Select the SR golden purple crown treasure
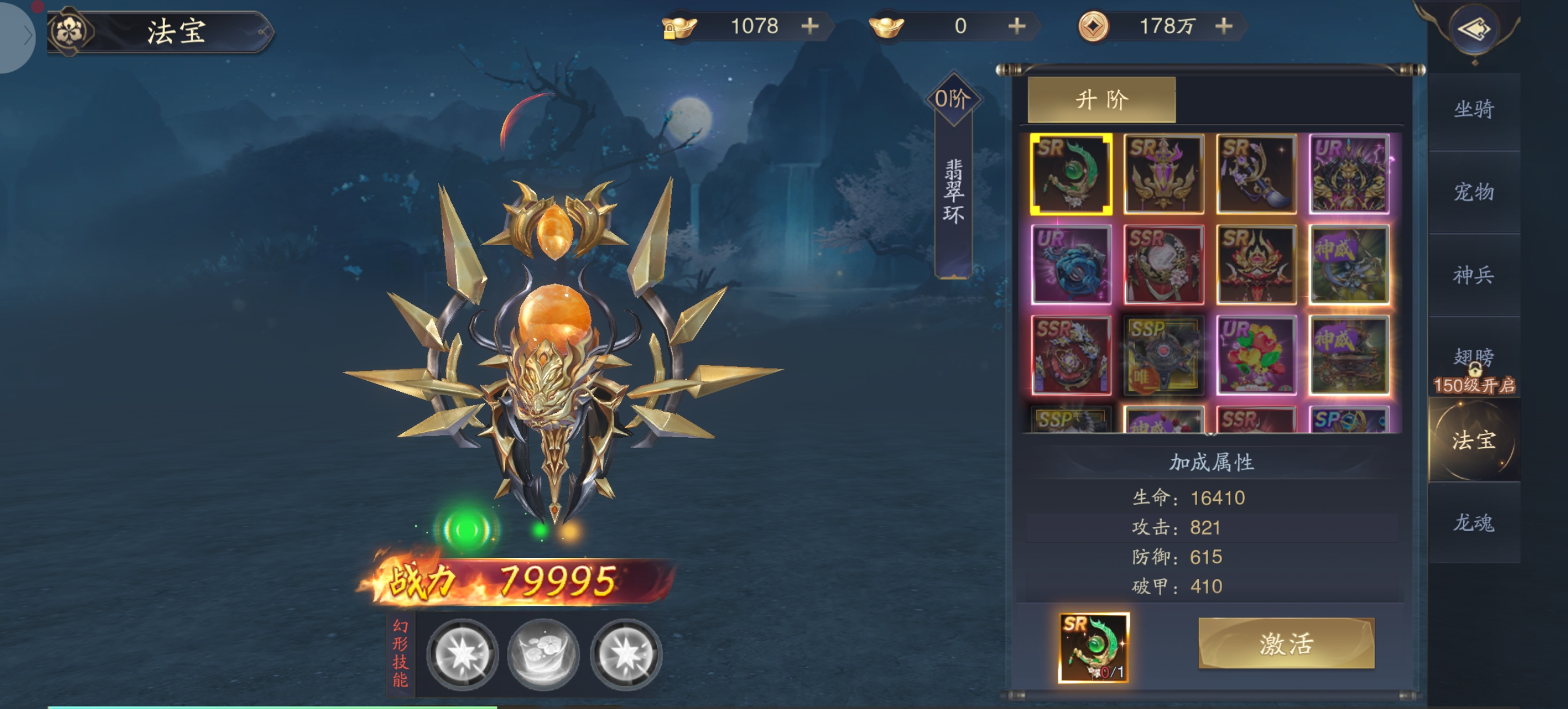 click(1163, 174)
